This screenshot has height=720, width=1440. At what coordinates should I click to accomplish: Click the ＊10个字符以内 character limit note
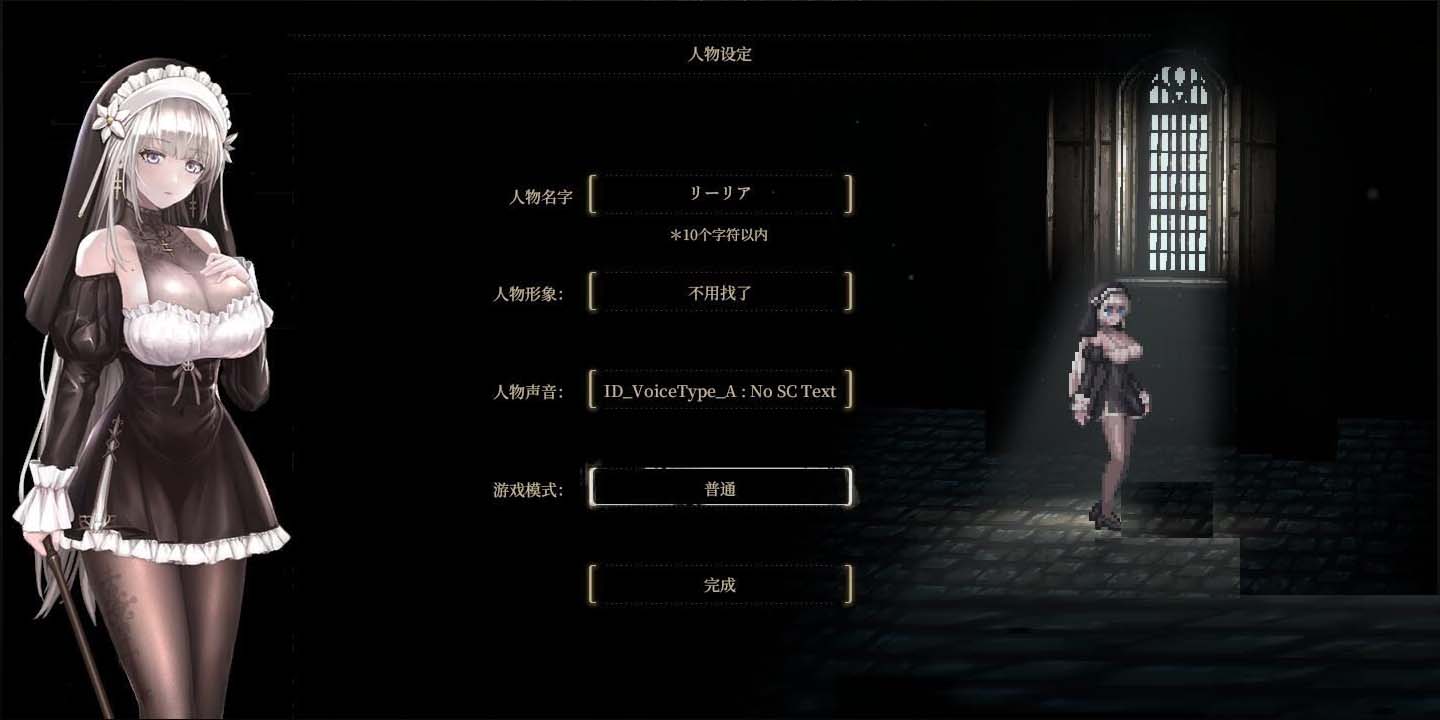[719, 235]
